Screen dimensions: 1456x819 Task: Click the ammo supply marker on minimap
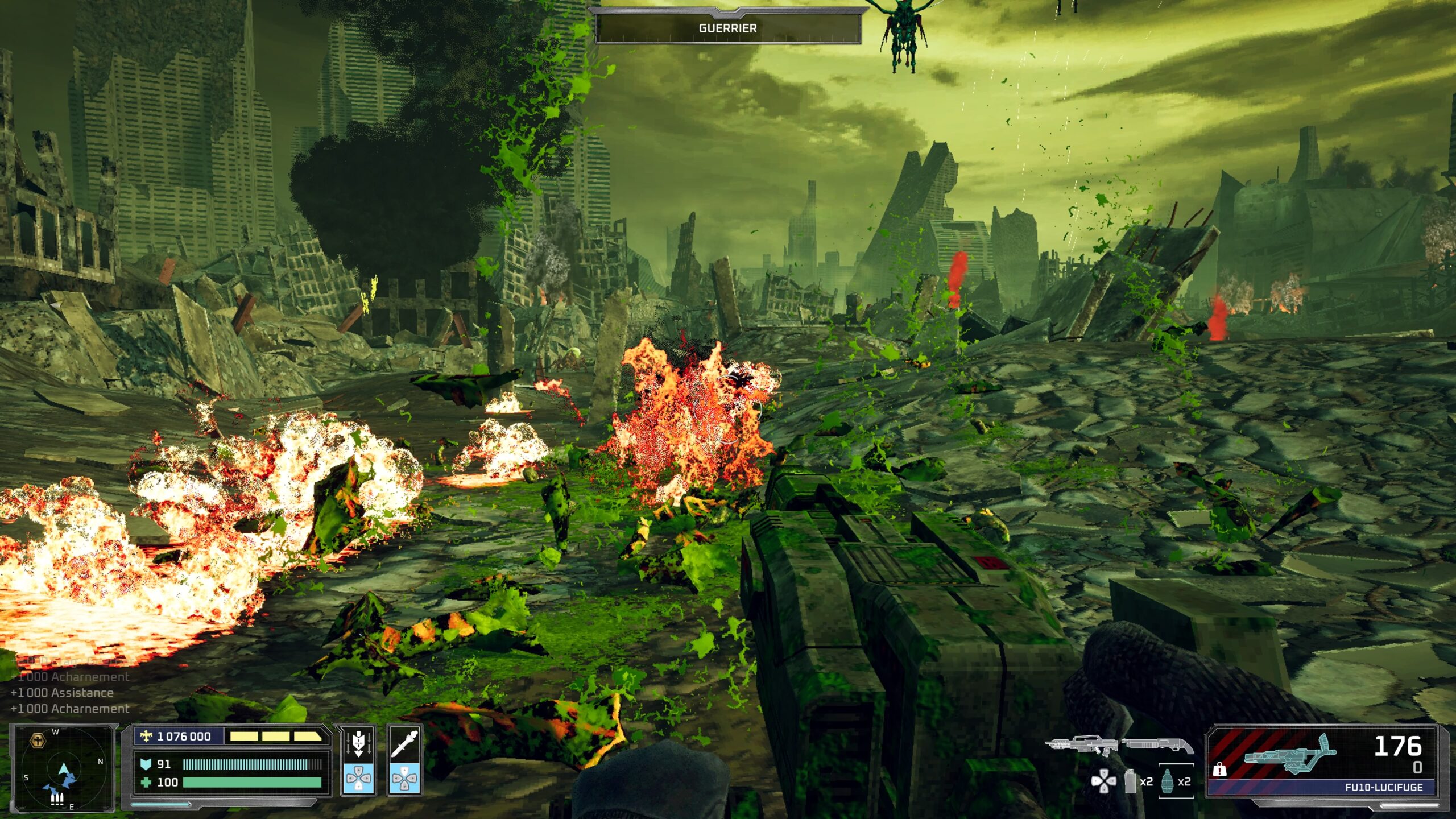coord(57,799)
